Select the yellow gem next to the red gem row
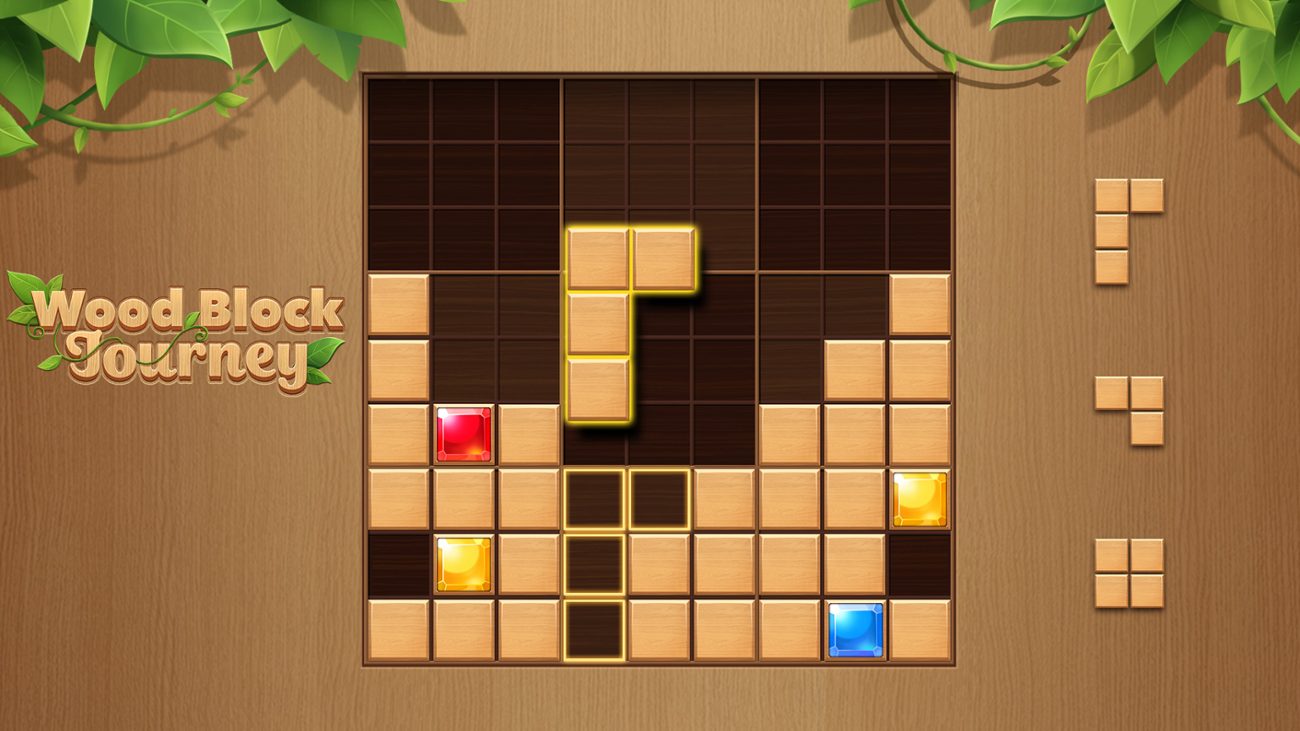The width and height of the screenshot is (1300, 731). point(463,563)
